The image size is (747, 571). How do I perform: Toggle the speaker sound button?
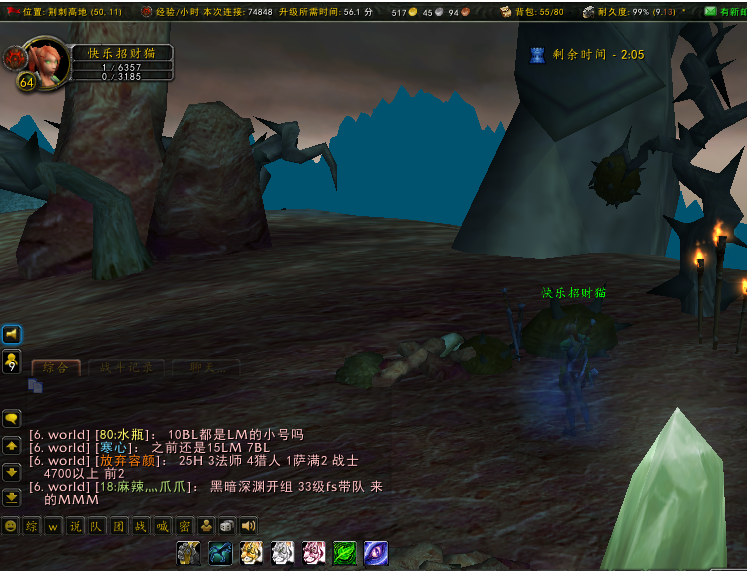tap(248, 525)
